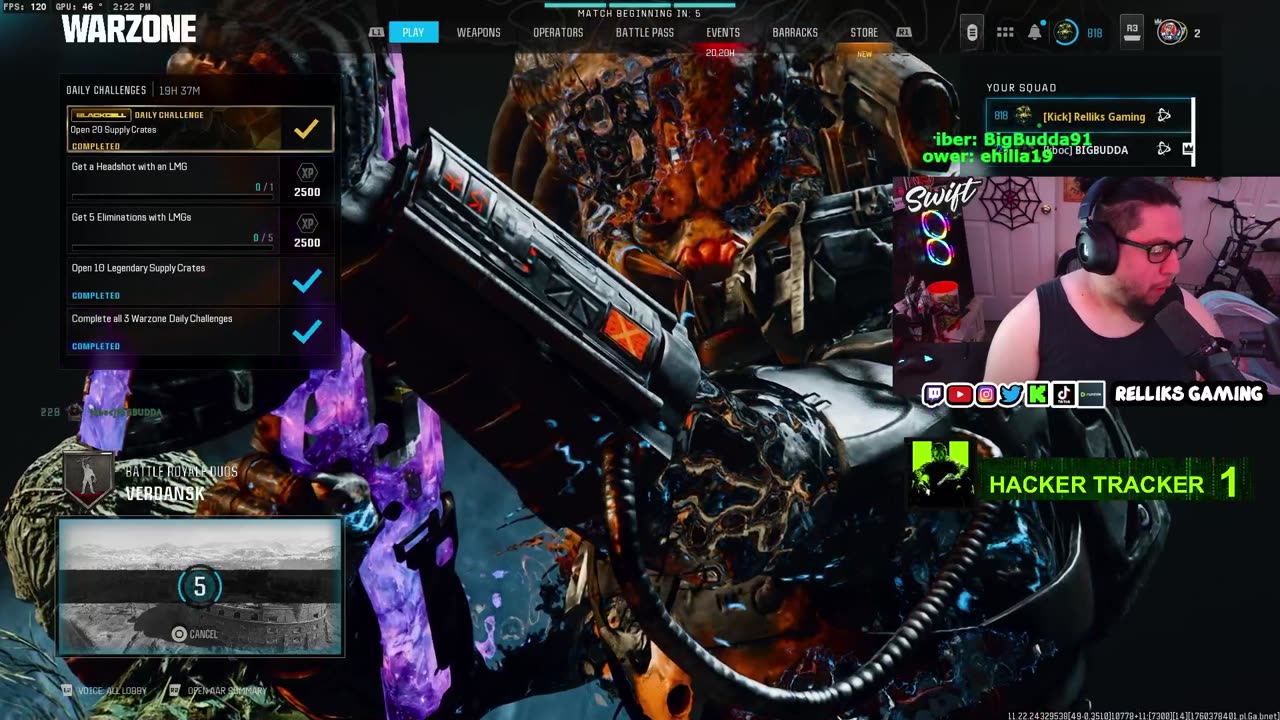The height and width of the screenshot is (720, 1280).
Task: Cancel the Verdansk match countdown
Action: (x=195, y=634)
